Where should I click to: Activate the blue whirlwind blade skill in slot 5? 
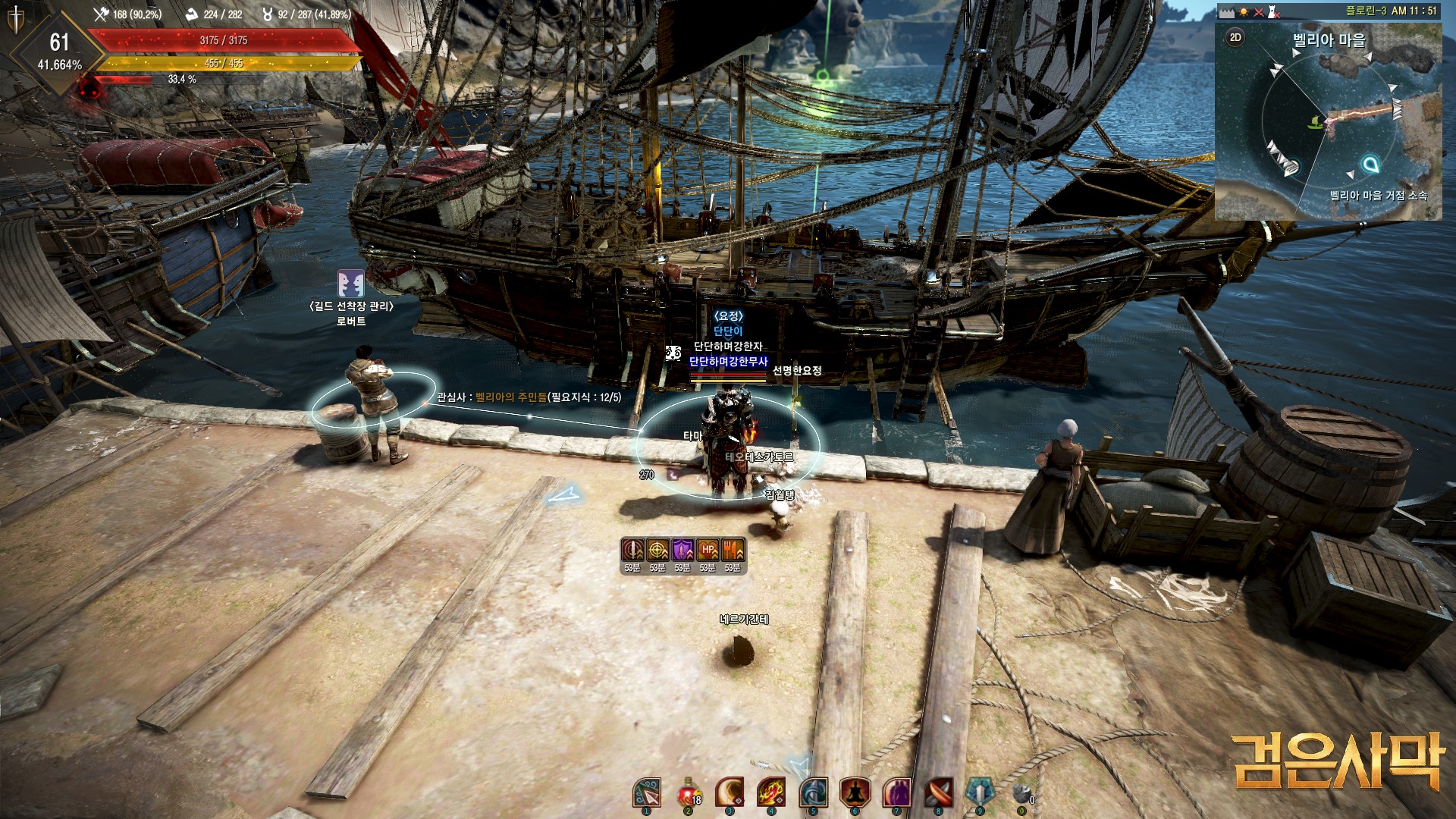click(x=813, y=792)
